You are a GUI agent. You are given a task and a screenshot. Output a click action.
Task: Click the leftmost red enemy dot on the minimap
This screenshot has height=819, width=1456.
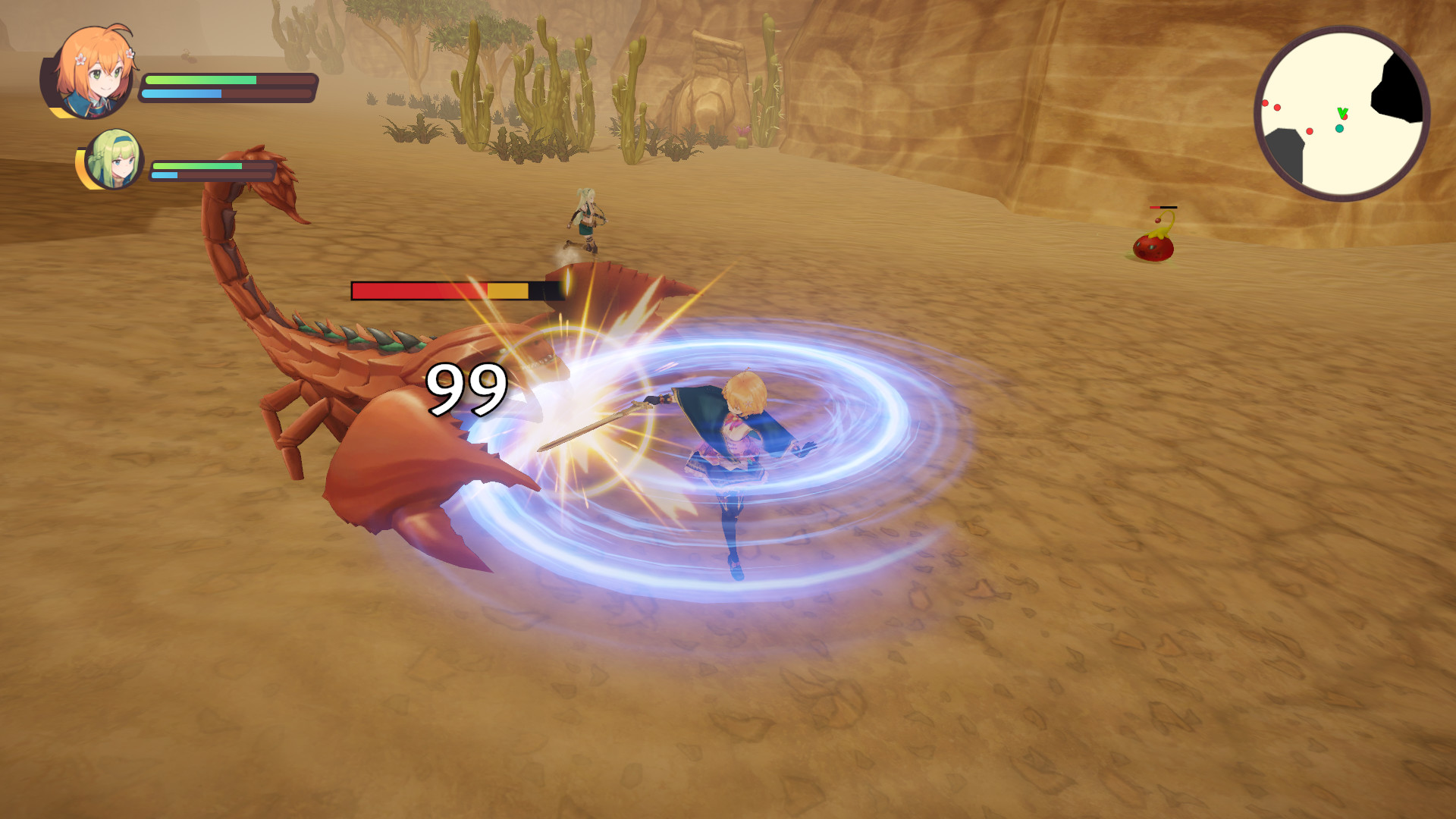[x=1265, y=102]
